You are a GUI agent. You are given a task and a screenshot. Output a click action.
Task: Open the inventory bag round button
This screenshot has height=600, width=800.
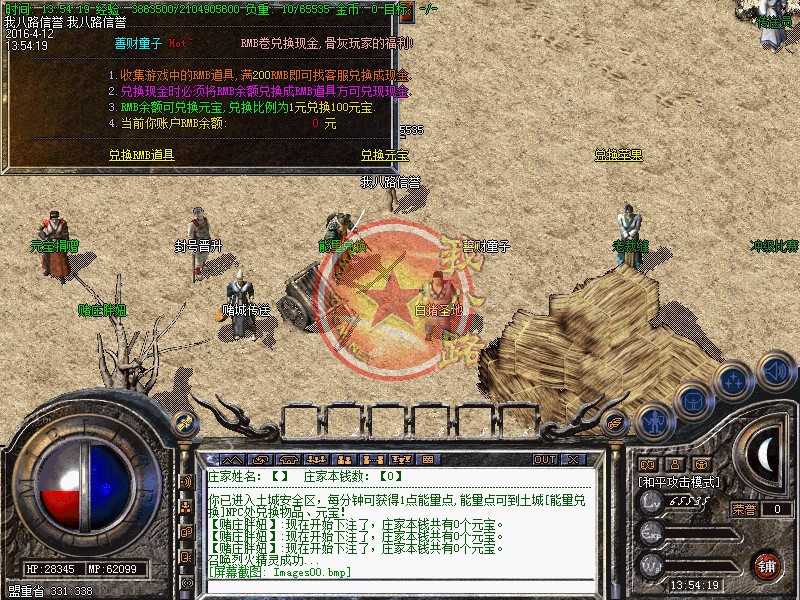tap(693, 401)
